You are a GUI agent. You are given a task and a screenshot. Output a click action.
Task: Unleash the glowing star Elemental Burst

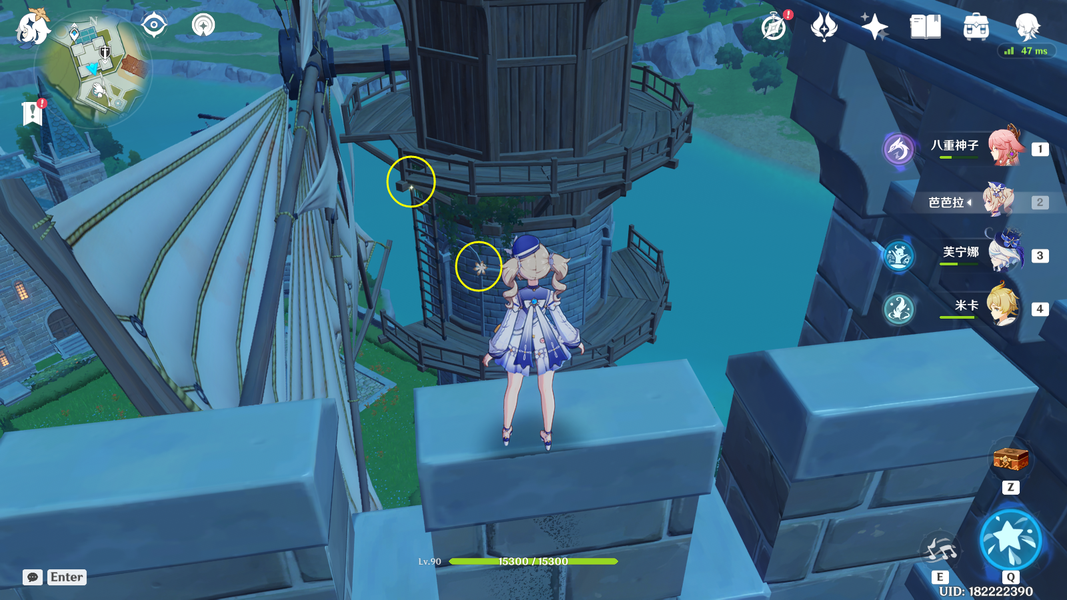pos(1010,540)
